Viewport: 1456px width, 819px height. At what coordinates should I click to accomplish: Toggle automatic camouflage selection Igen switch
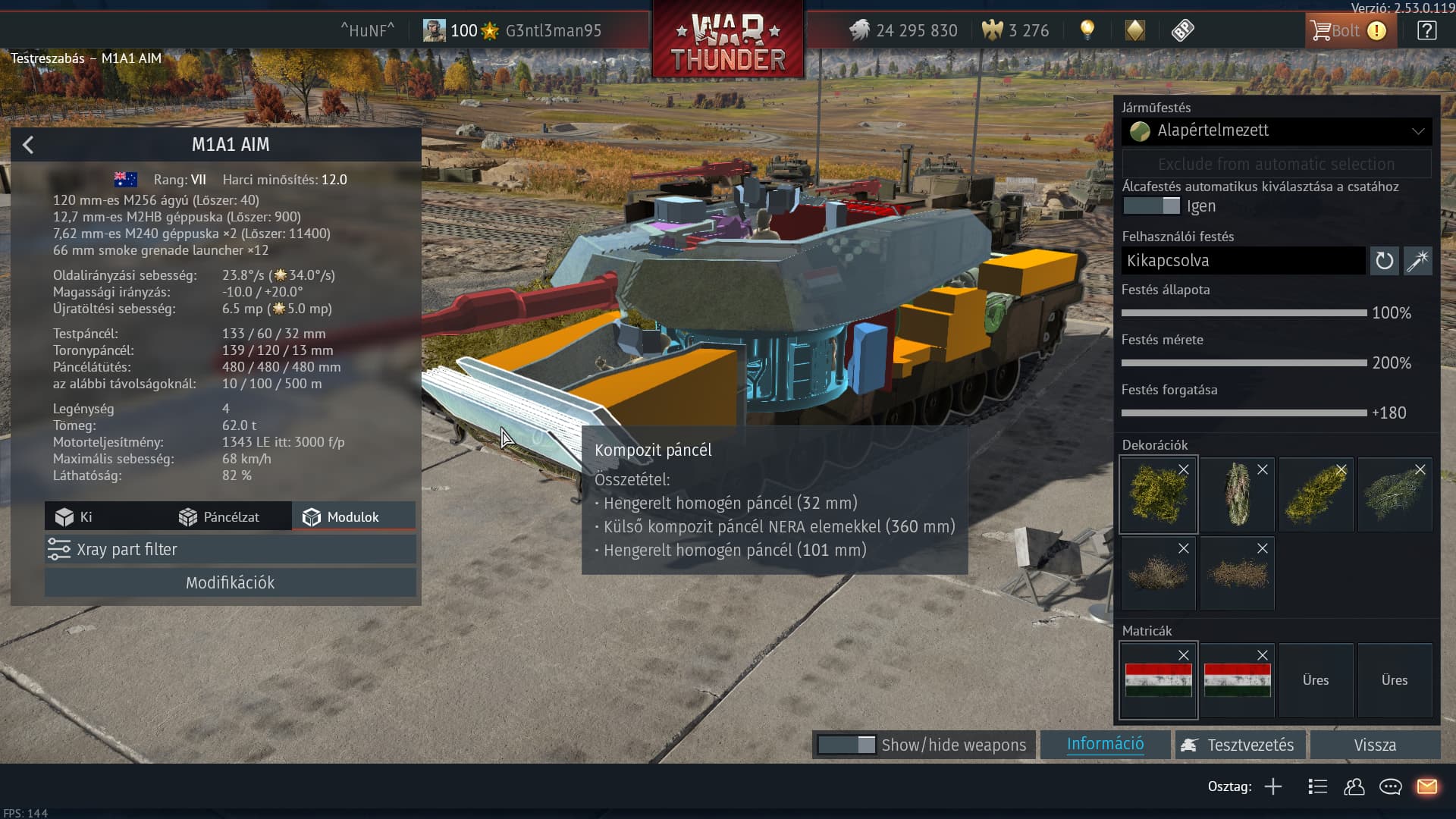tap(1151, 206)
